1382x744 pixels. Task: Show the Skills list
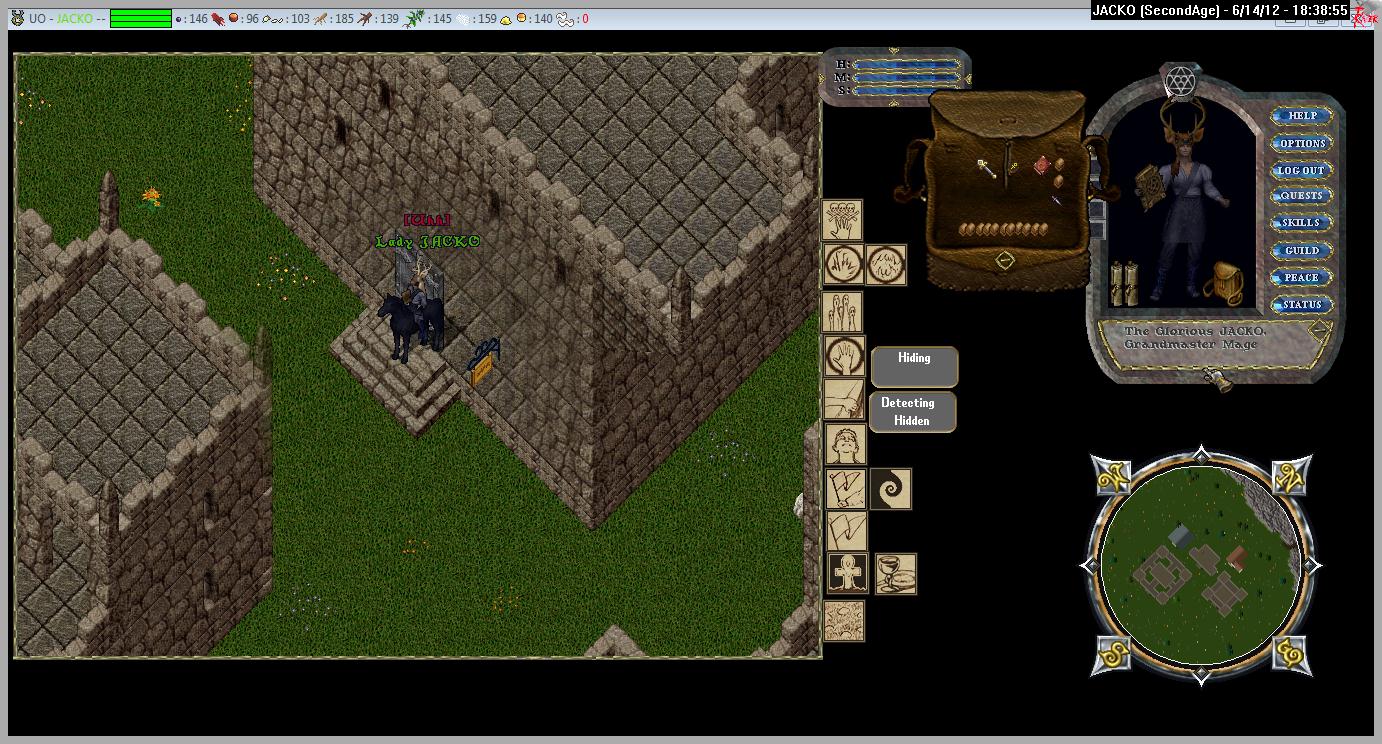click(x=1301, y=223)
